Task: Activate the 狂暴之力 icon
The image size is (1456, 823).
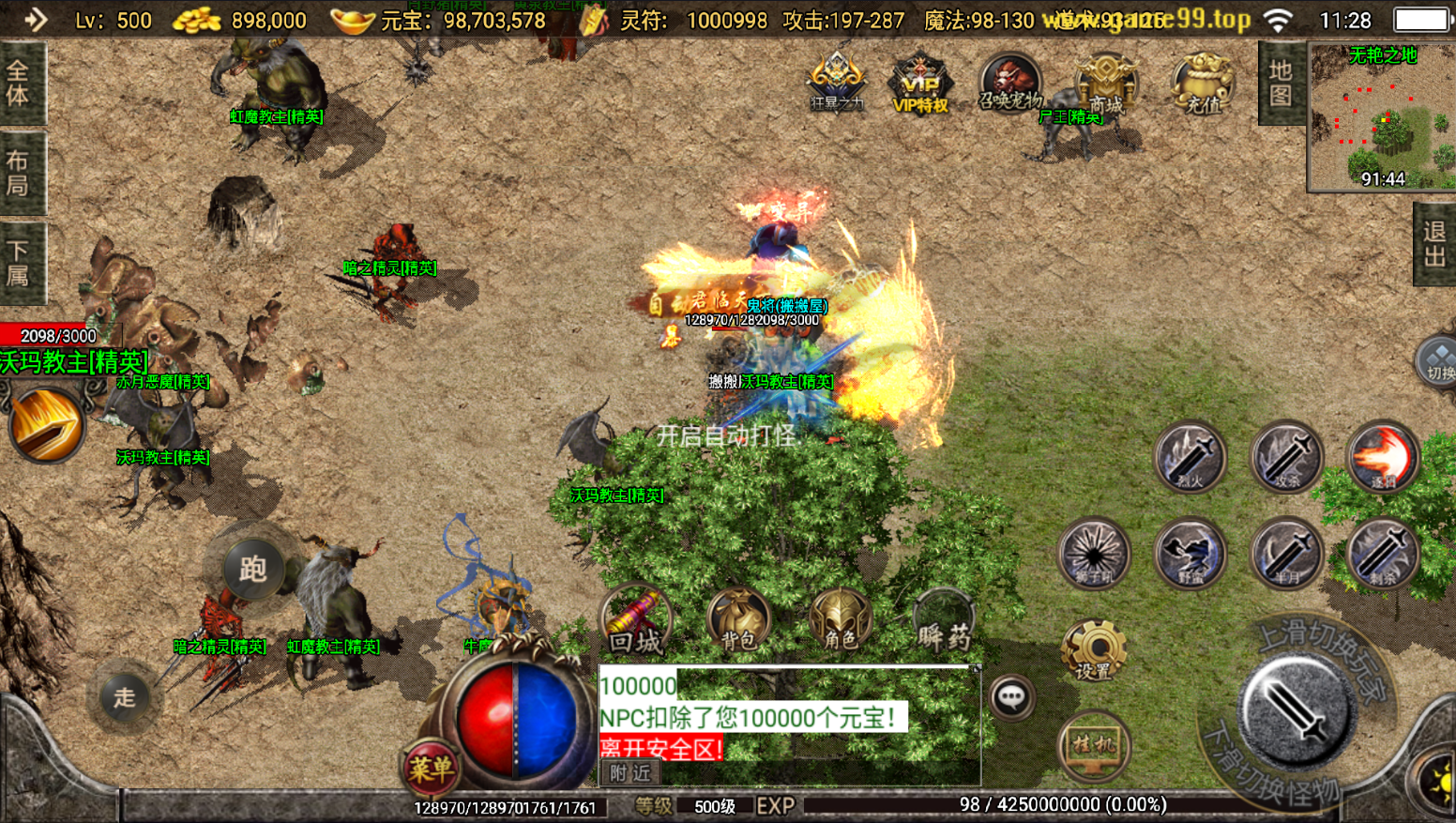Action: (835, 81)
